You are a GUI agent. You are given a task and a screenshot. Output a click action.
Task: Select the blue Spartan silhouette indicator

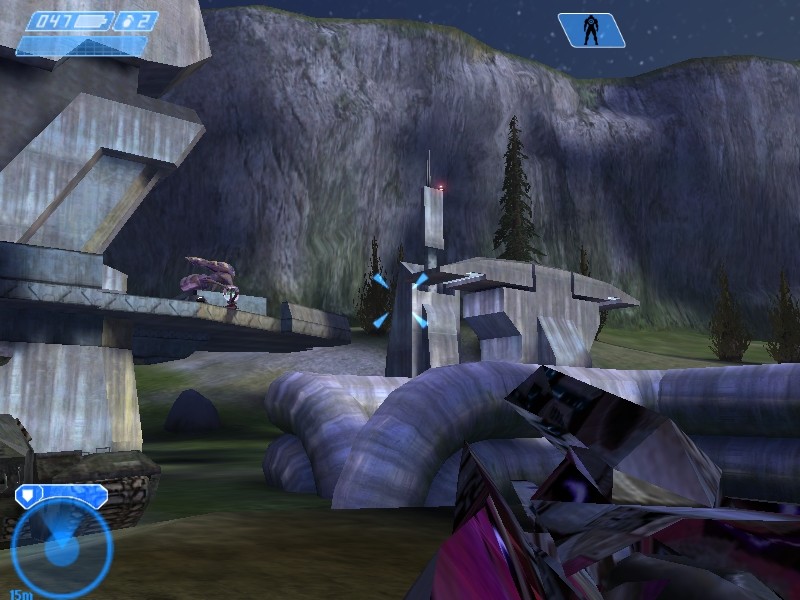pos(591,30)
